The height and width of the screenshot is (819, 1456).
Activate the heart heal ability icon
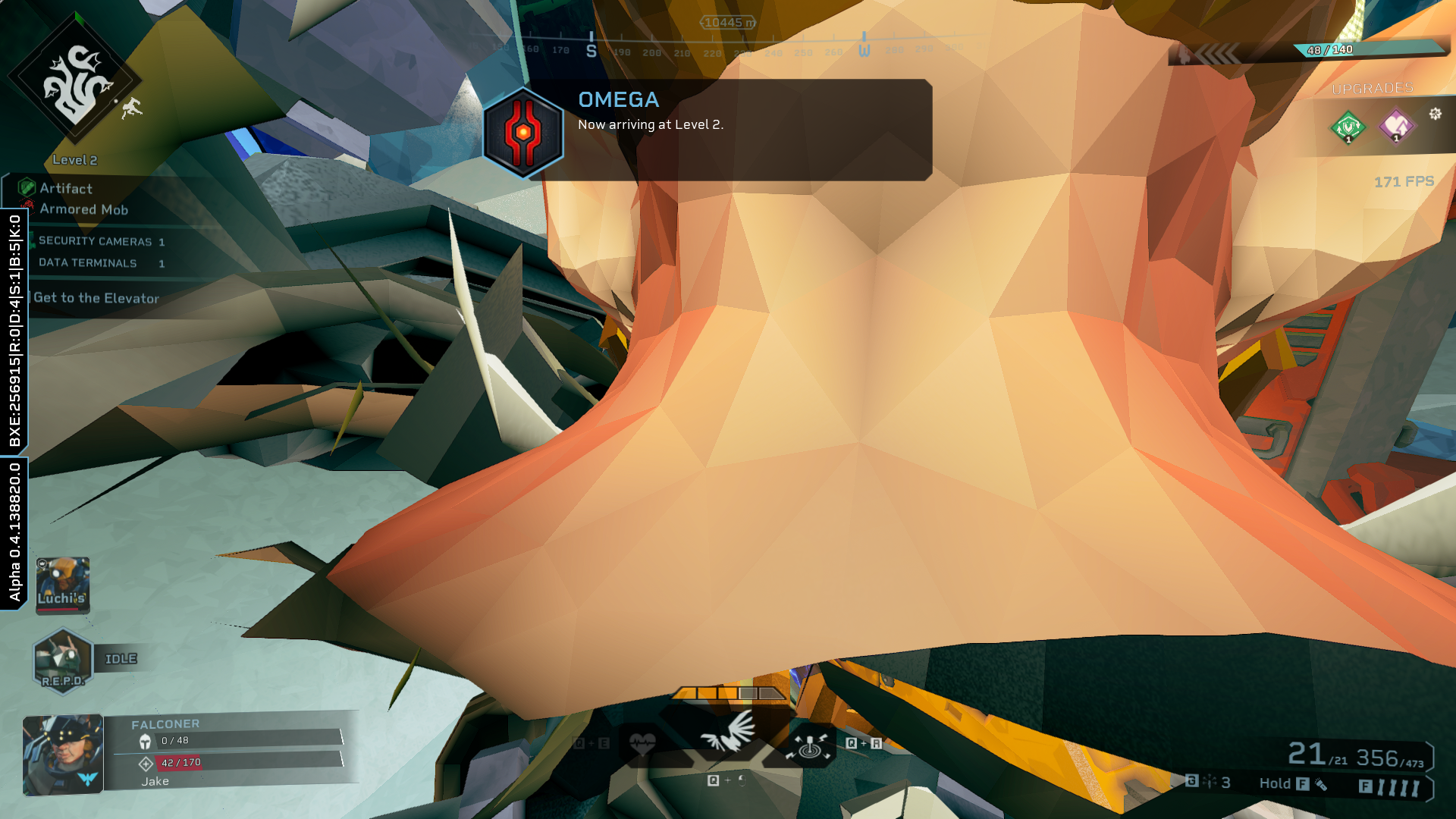pyautogui.click(x=642, y=744)
